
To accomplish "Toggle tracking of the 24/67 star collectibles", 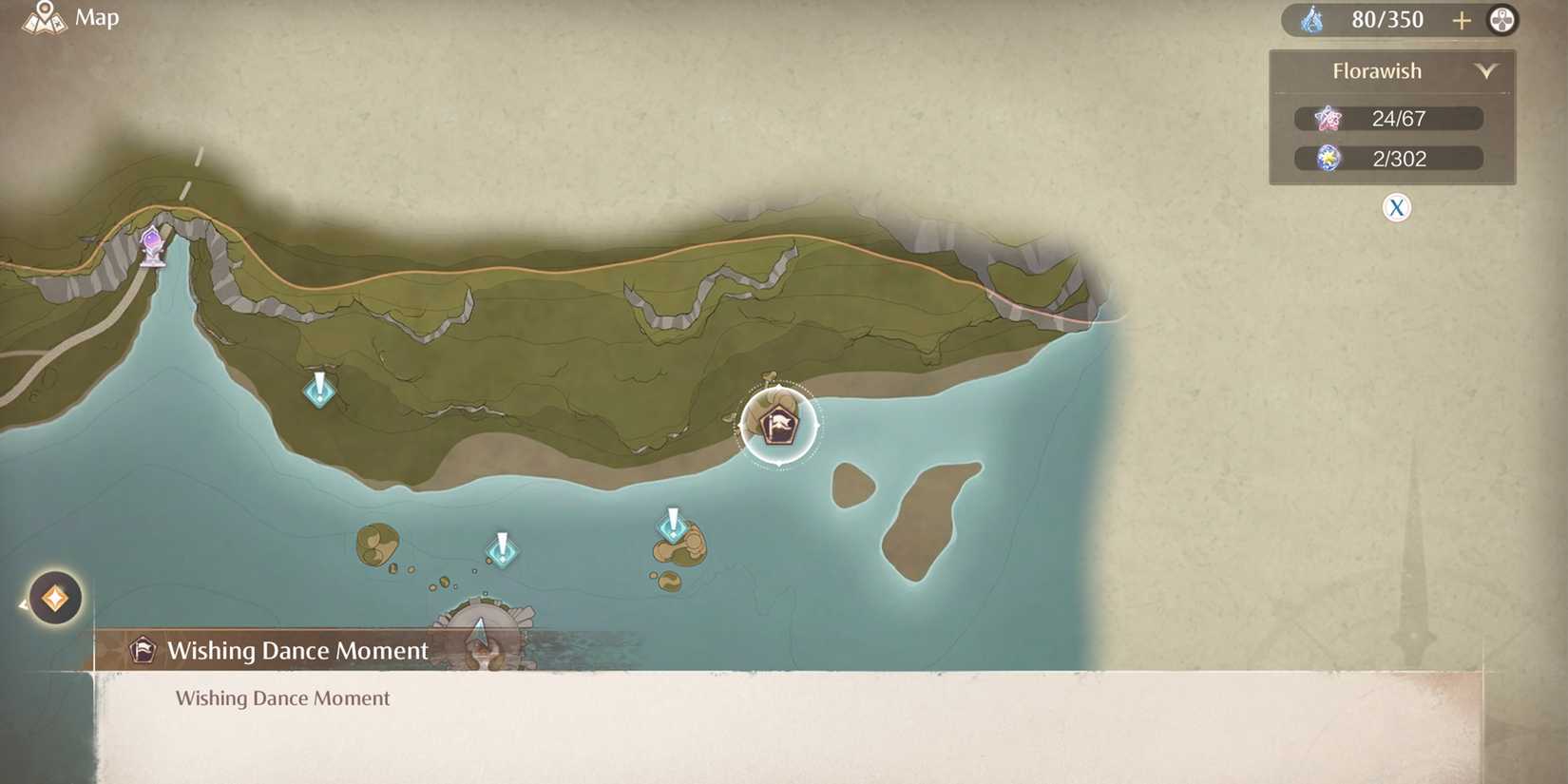I will tap(1387, 118).
